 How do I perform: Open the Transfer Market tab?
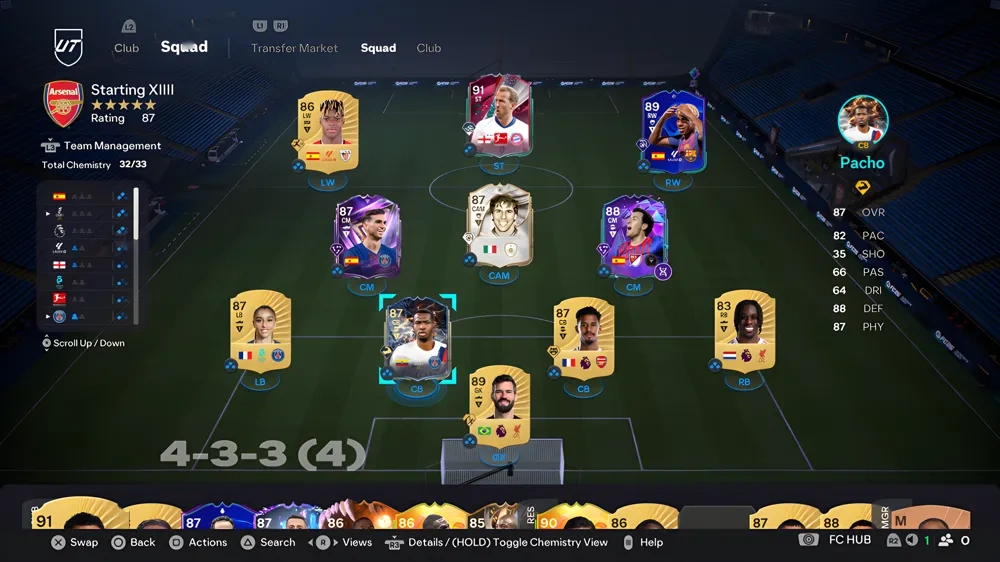[294, 48]
